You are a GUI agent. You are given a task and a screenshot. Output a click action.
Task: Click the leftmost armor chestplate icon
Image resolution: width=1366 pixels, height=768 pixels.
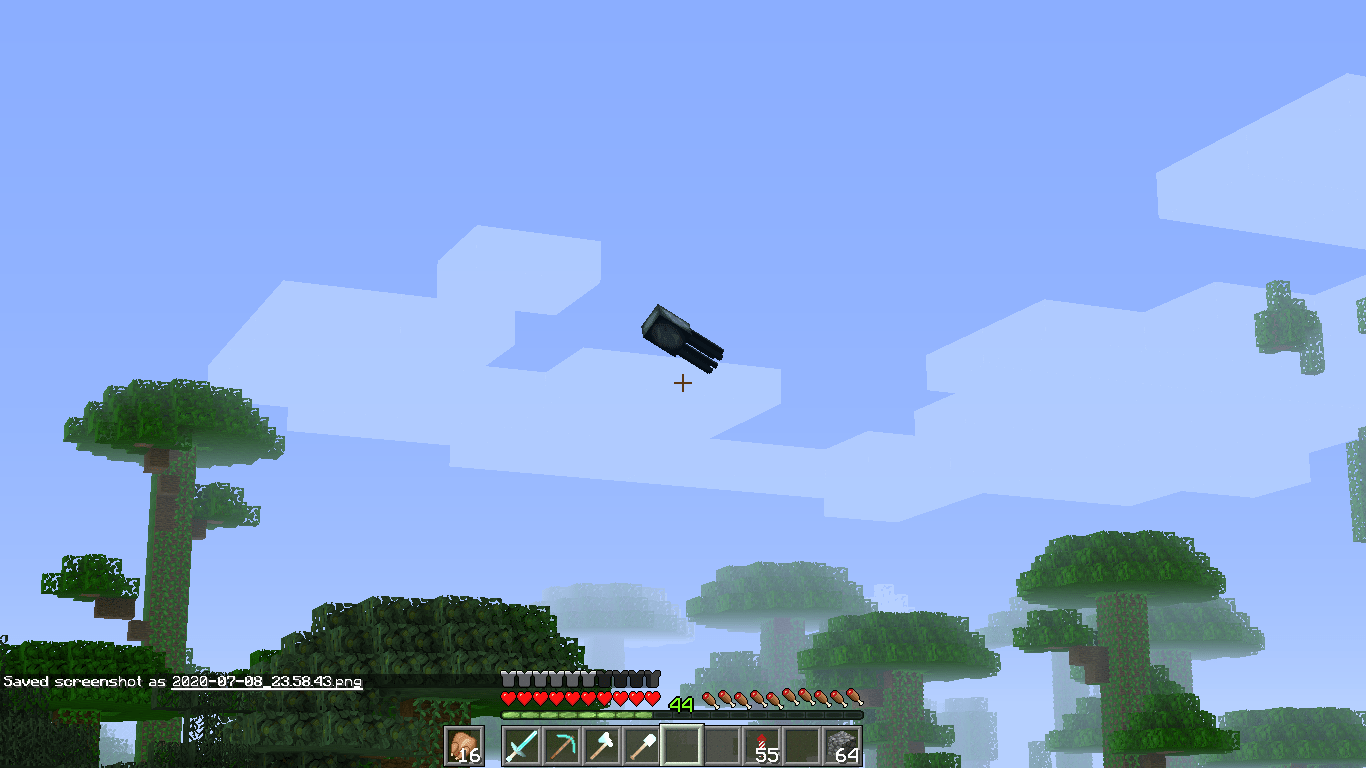coord(509,677)
